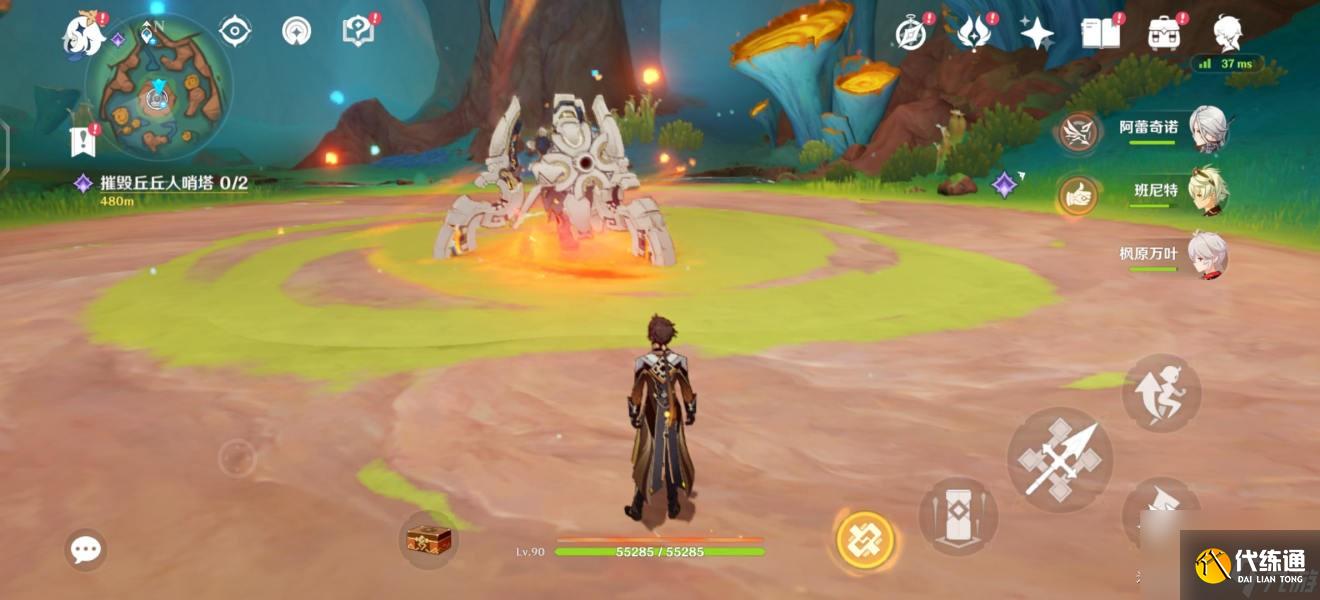Tap the jump button
1320x600 pixels.
click(1161, 393)
